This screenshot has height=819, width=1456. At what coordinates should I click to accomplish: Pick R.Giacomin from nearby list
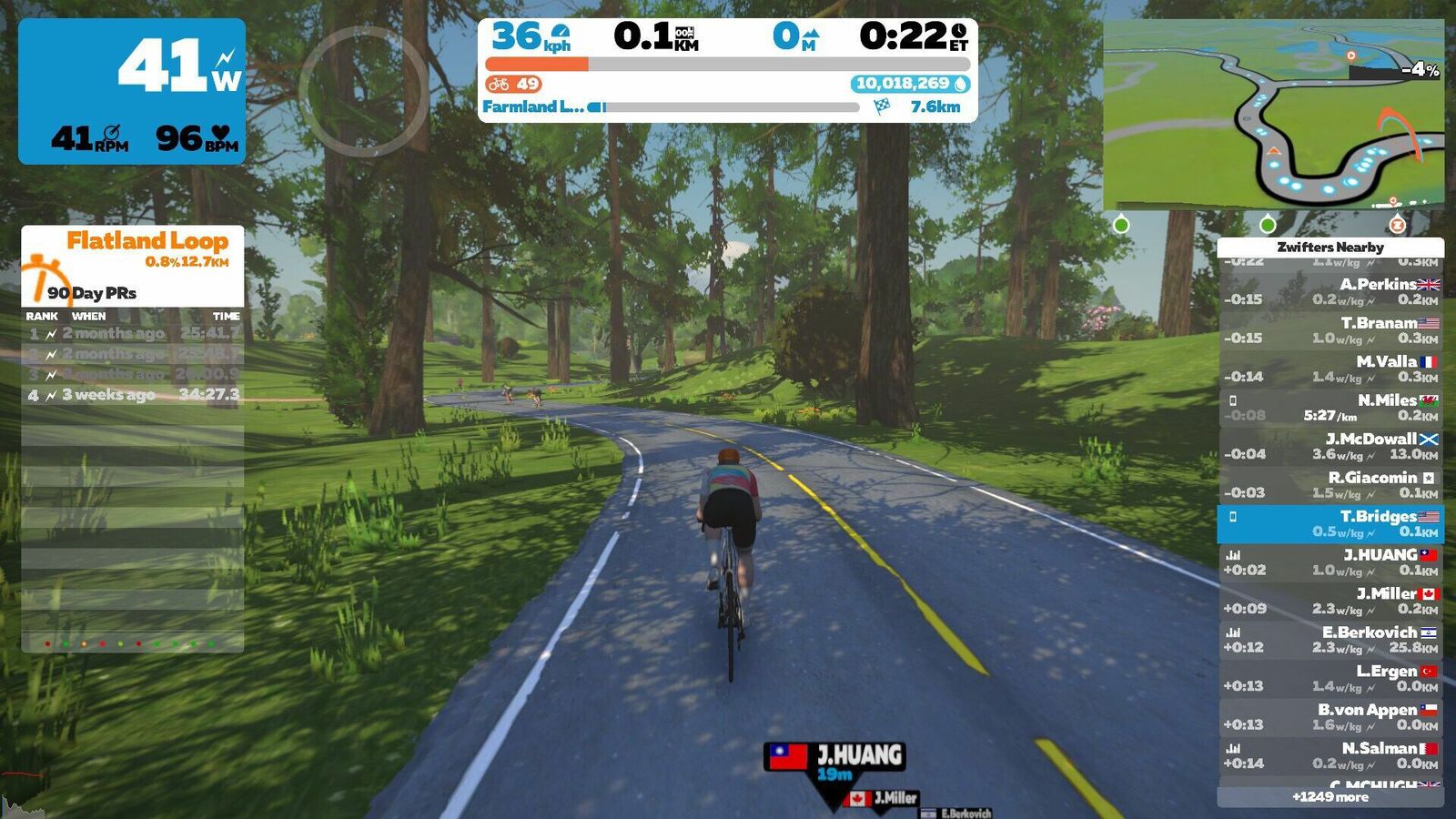click(x=1330, y=485)
